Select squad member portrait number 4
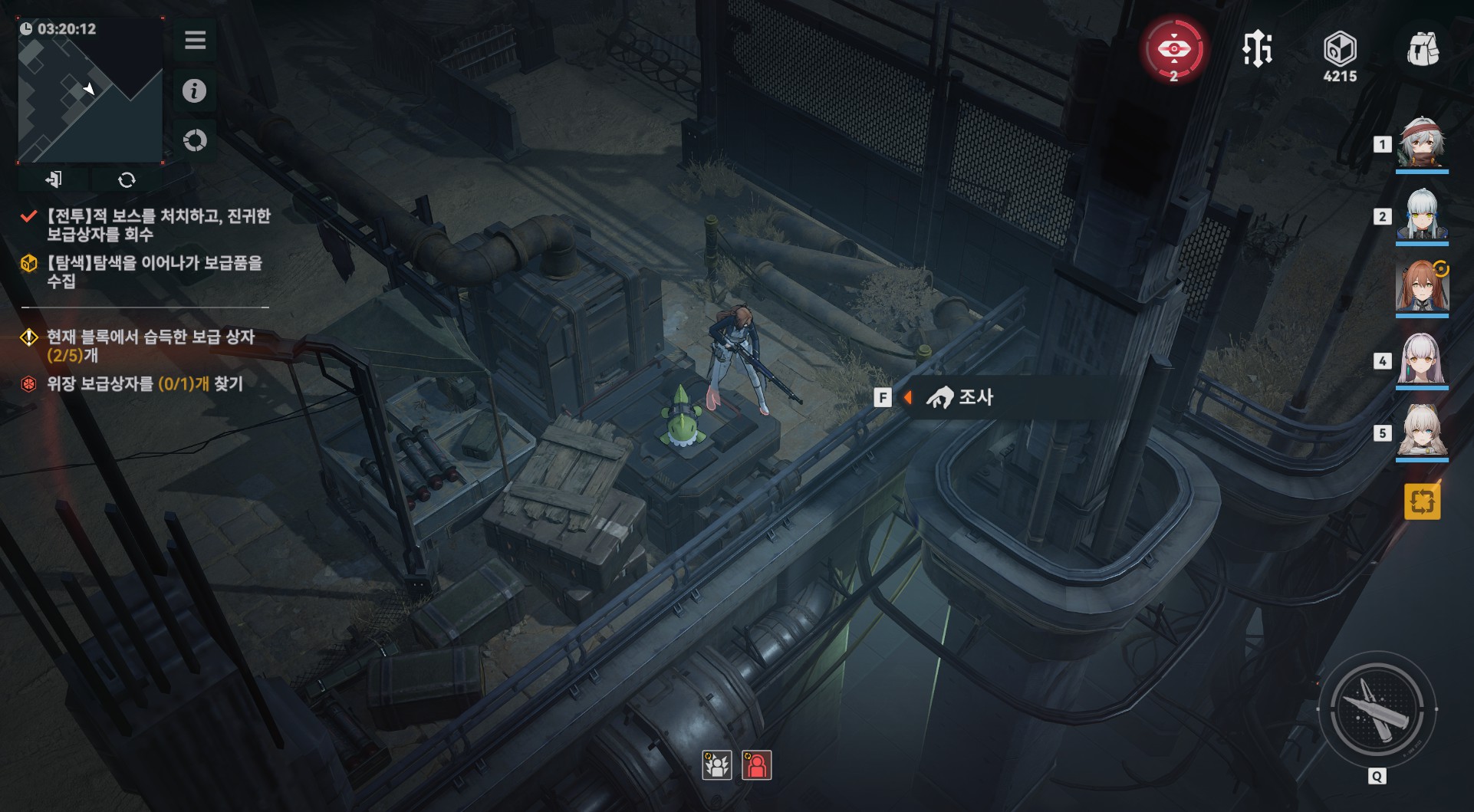This screenshot has width=1474, height=812. pyautogui.click(x=1421, y=360)
